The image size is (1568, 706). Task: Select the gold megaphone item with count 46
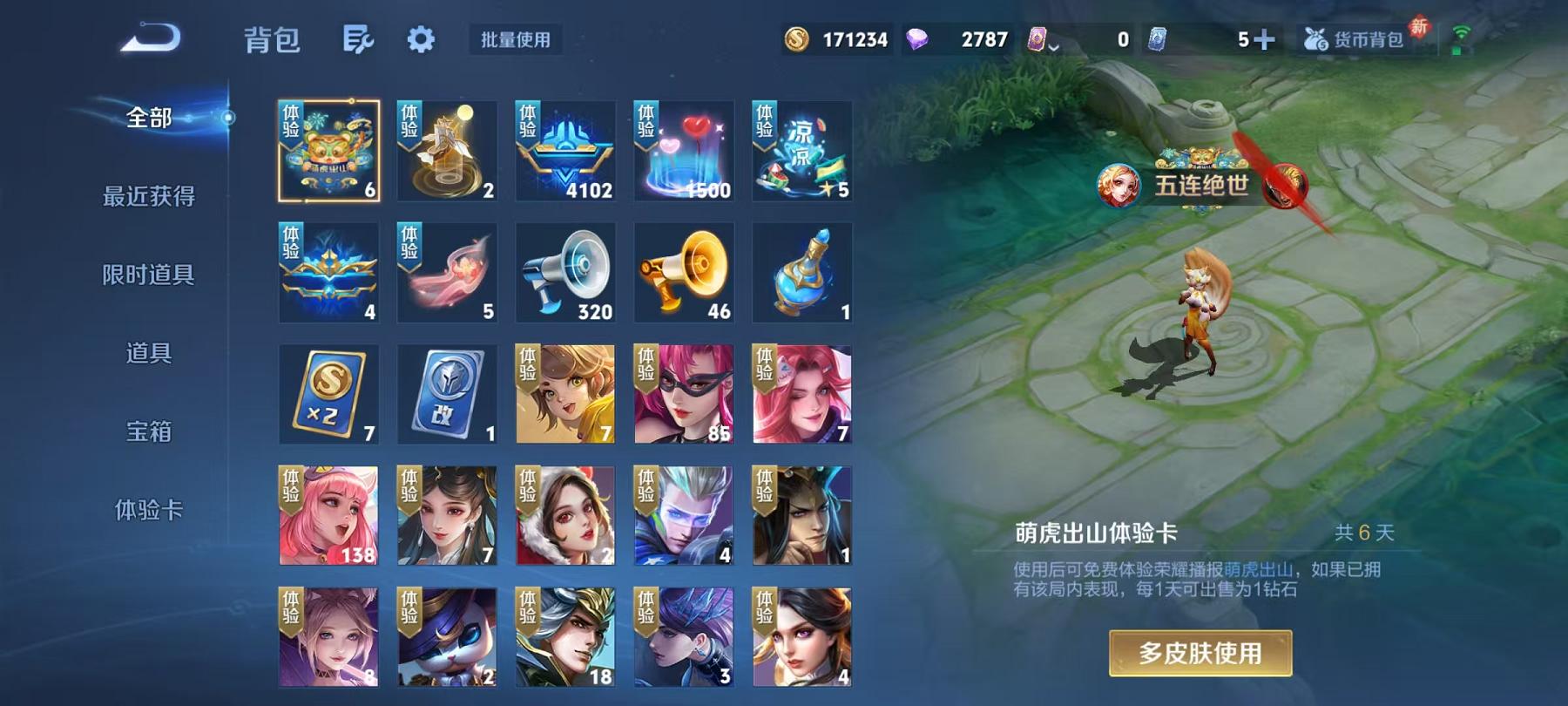tap(684, 272)
